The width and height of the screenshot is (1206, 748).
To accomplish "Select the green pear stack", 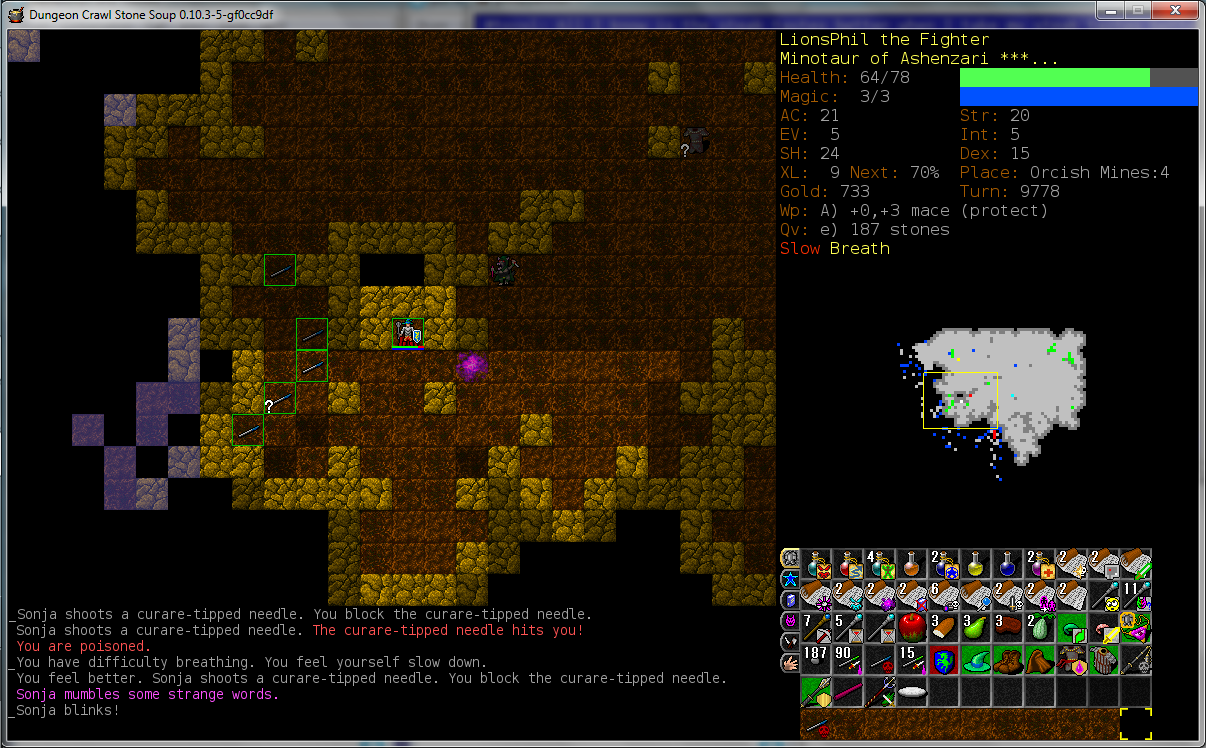I will [x=976, y=628].
